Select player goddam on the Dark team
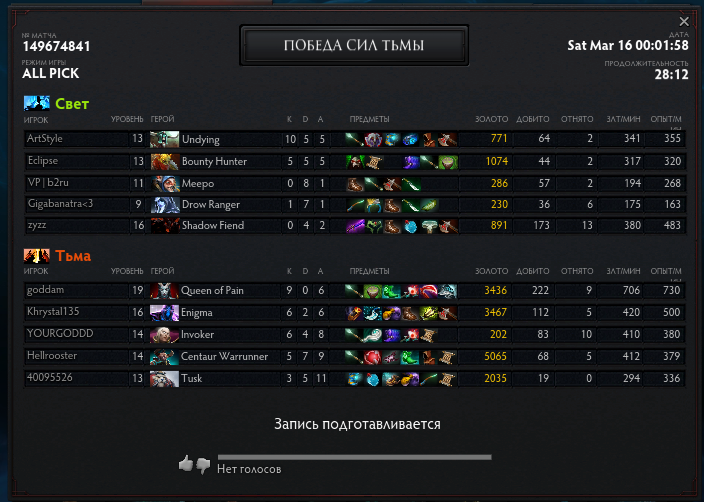This screenshot has width=704, height=502. pos(45,290)
